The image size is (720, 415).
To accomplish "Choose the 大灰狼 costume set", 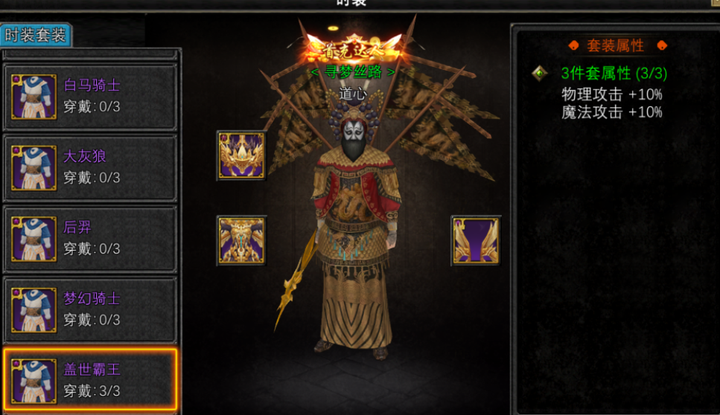I will click(90, 168).
